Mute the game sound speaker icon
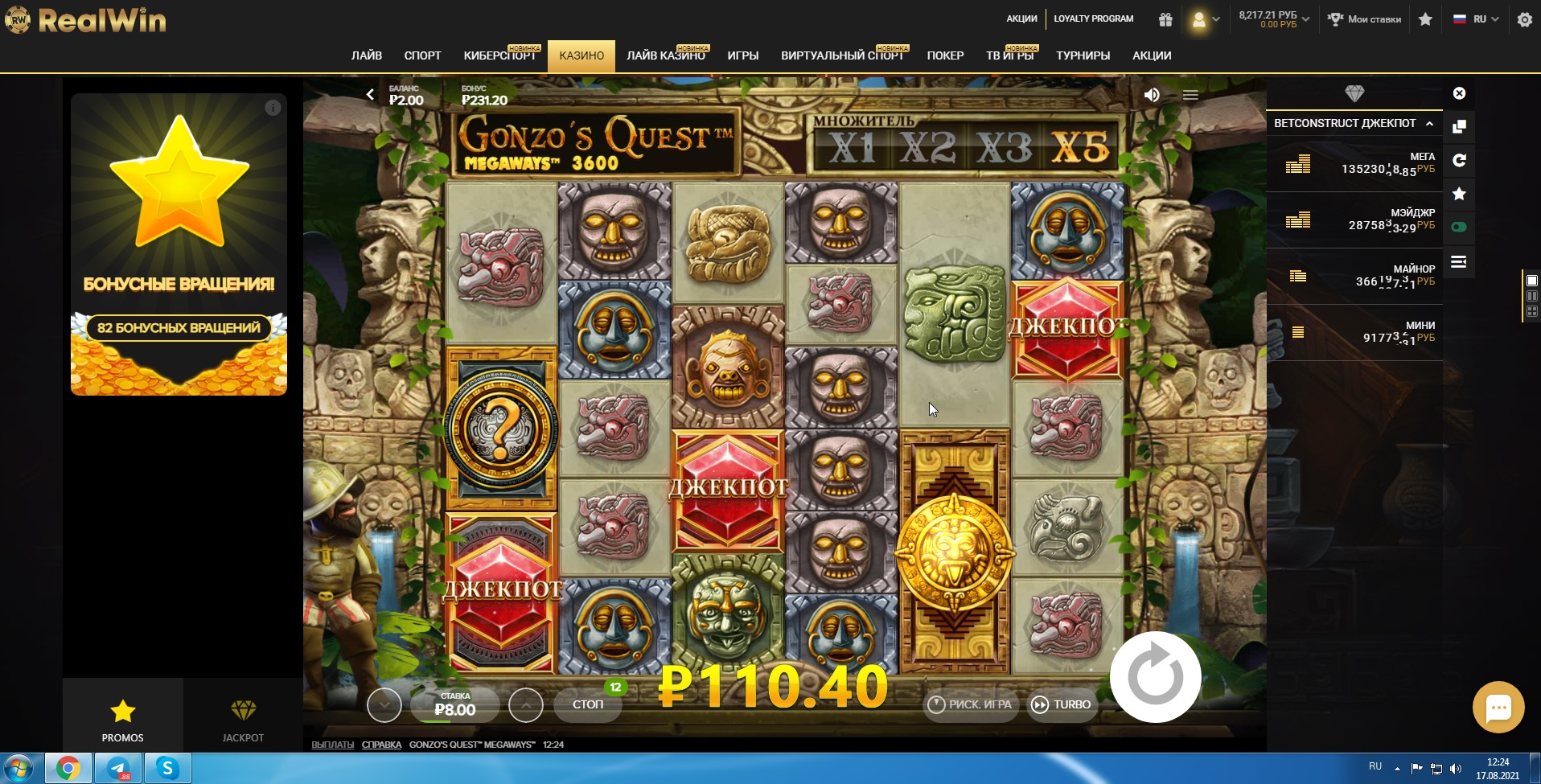Screen dimensions: 1541x784 click(x=1152, y=95)
